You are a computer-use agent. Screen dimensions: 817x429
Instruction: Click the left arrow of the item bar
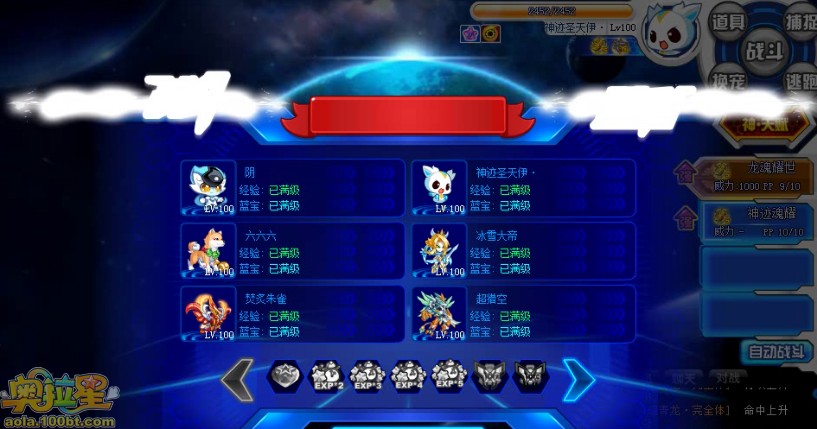pyautogui.click(x=238, y=380)
